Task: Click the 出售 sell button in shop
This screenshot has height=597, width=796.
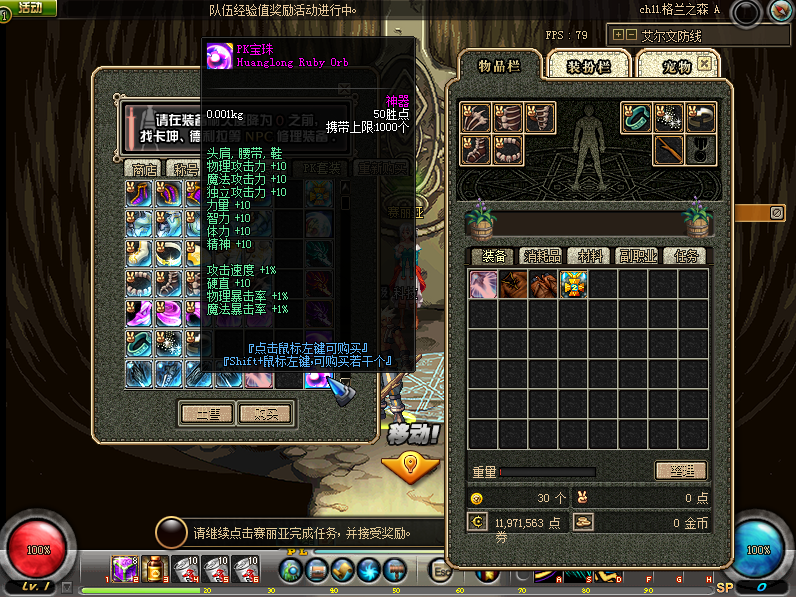Action: click(207, 413)
